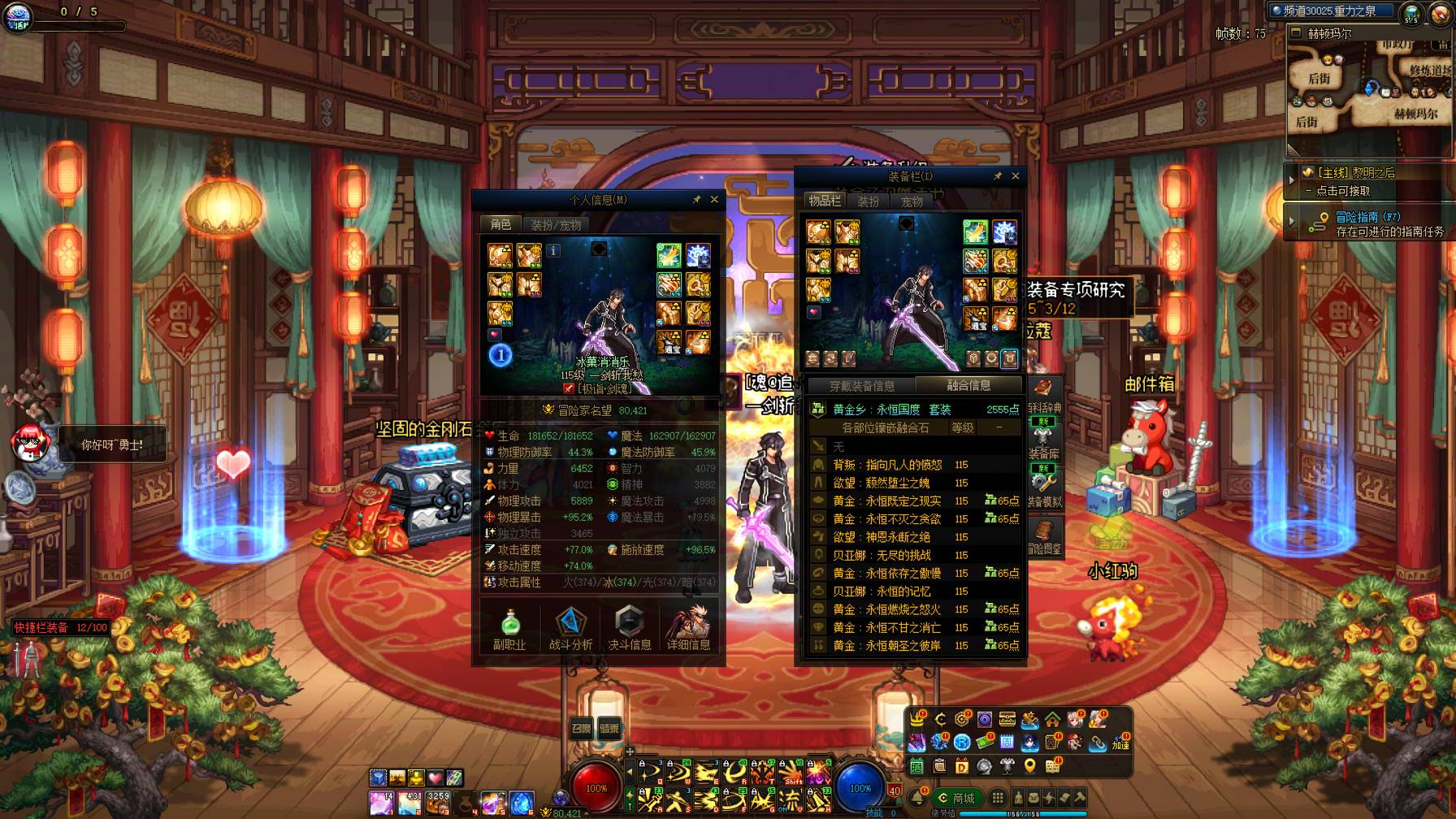Viewport: 1456px width, 819px height.
Task: Open the 快捷栏装备 quick-slot equipment label
Action: click(x=60, y=627)
